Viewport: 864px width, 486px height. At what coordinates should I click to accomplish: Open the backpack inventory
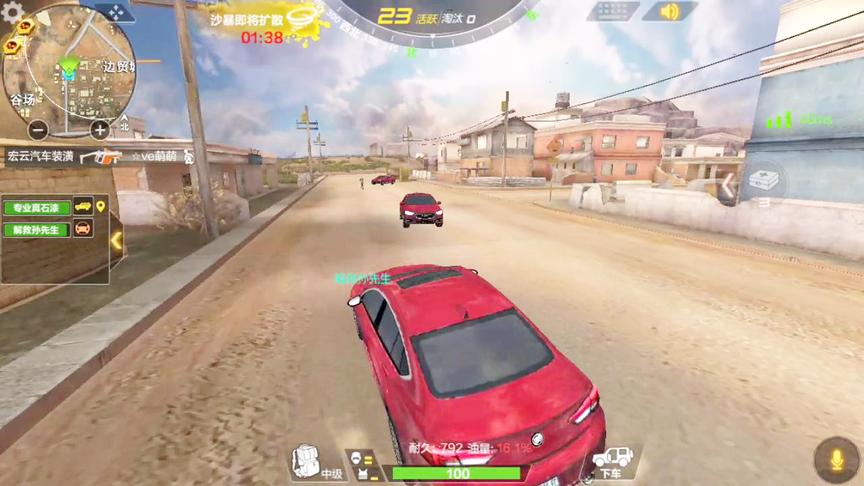pyautogui.click(x=305, y=461)
